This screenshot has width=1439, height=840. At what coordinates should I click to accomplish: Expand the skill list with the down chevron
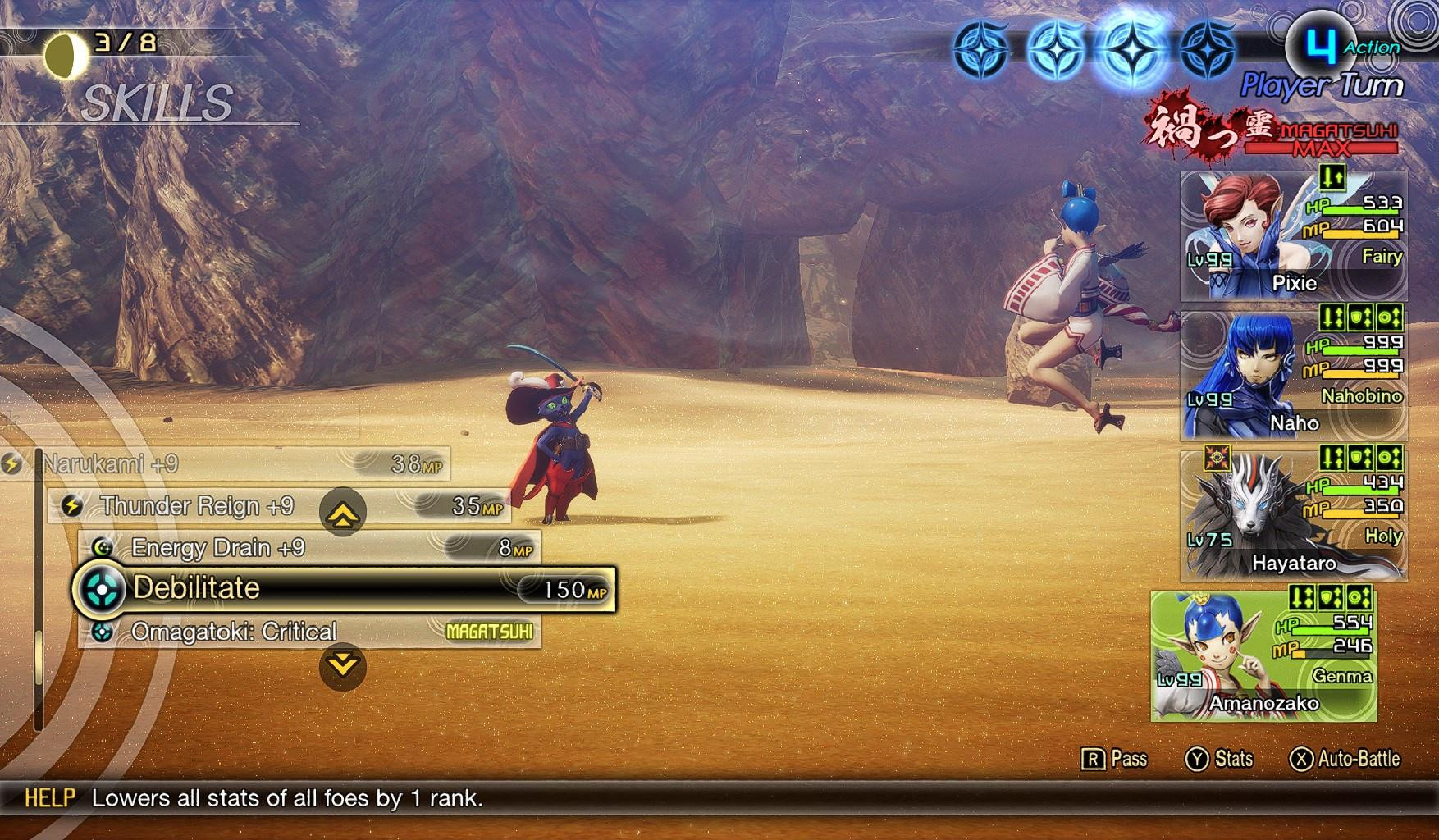point(342,664)
